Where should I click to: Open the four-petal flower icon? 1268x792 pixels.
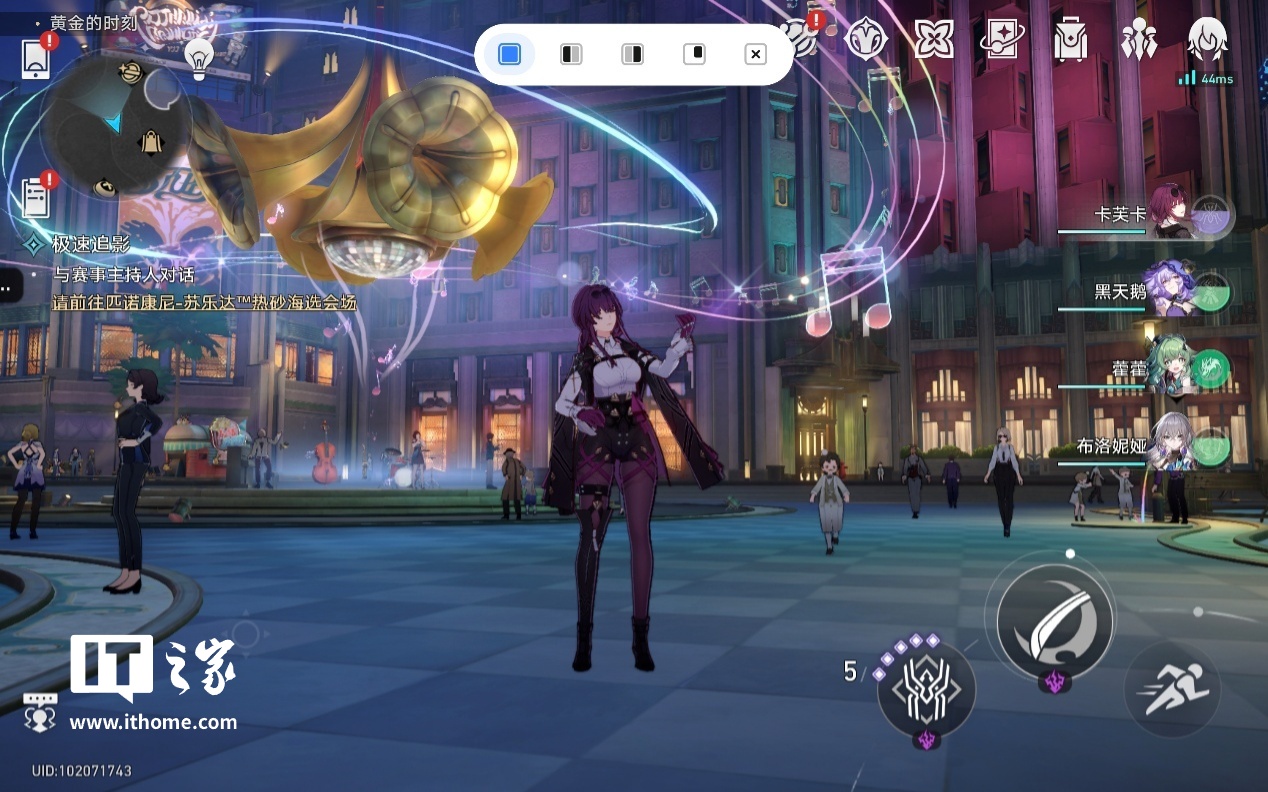point(933,40)
